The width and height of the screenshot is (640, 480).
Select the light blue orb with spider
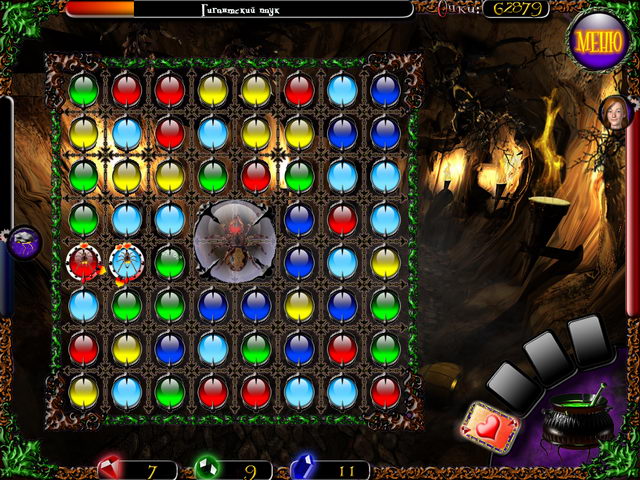click(x=127, y=263)
